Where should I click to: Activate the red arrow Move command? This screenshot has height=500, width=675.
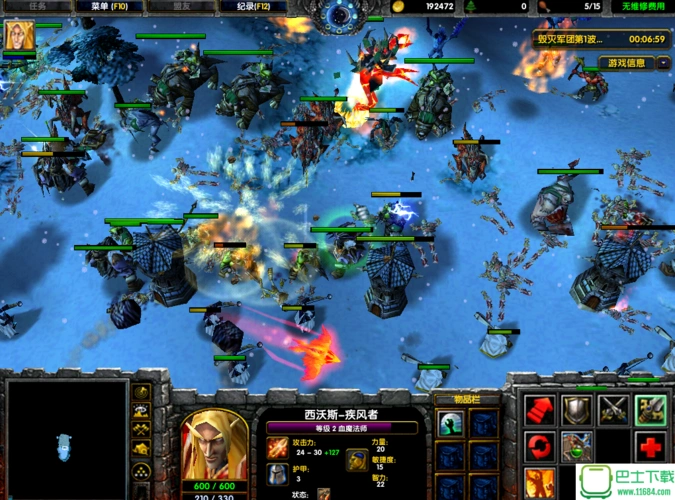539,408
